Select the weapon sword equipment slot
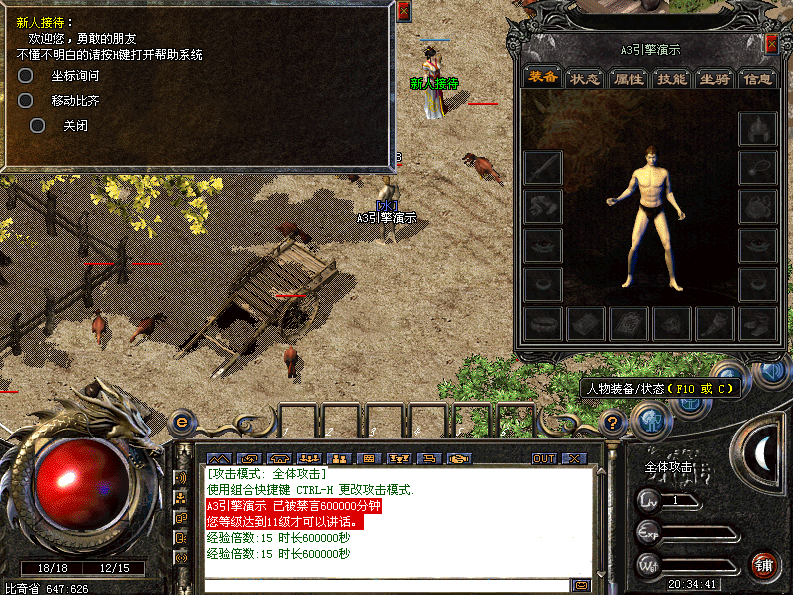 click(x=543, y=167)
